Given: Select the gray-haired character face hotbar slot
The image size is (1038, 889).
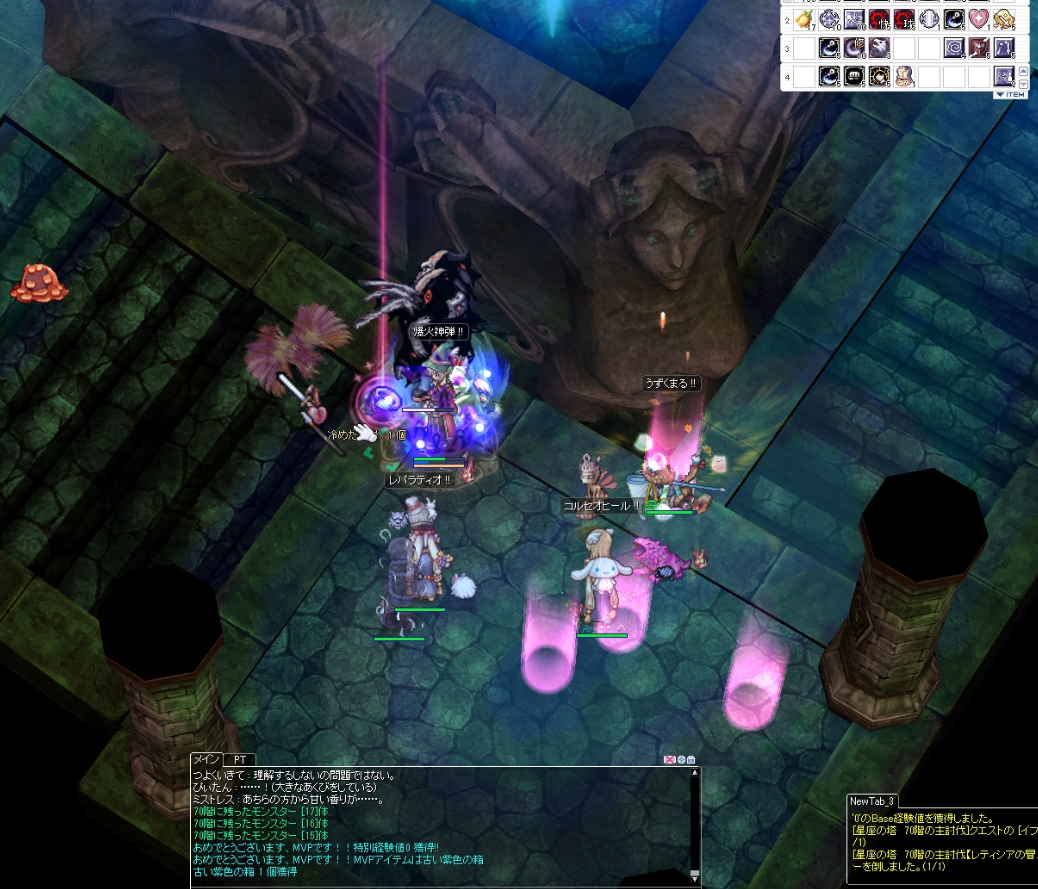Looking at the screenshot, I should [x=904, y=75].
